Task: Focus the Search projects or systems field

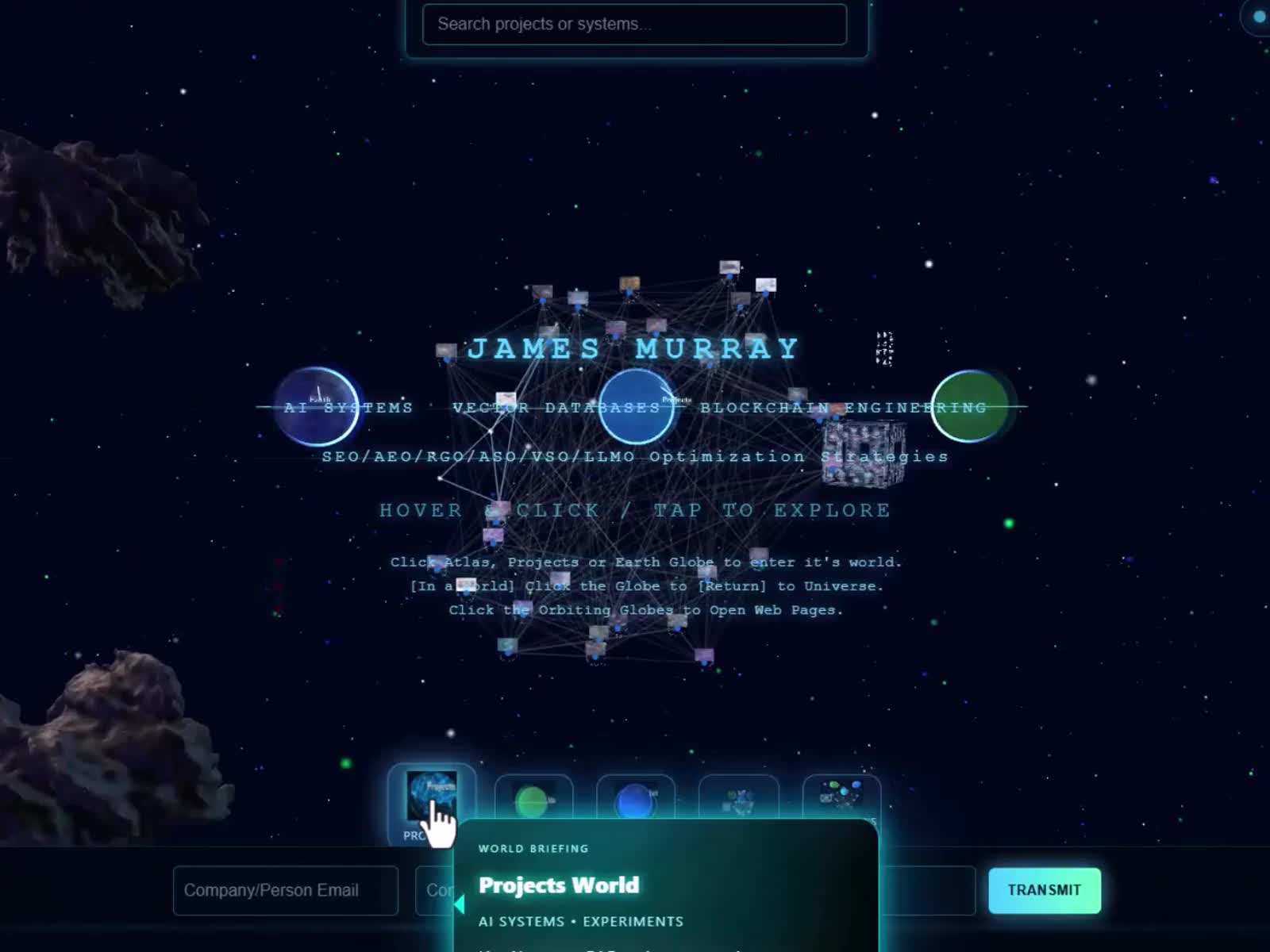Action: pos(634,25)
